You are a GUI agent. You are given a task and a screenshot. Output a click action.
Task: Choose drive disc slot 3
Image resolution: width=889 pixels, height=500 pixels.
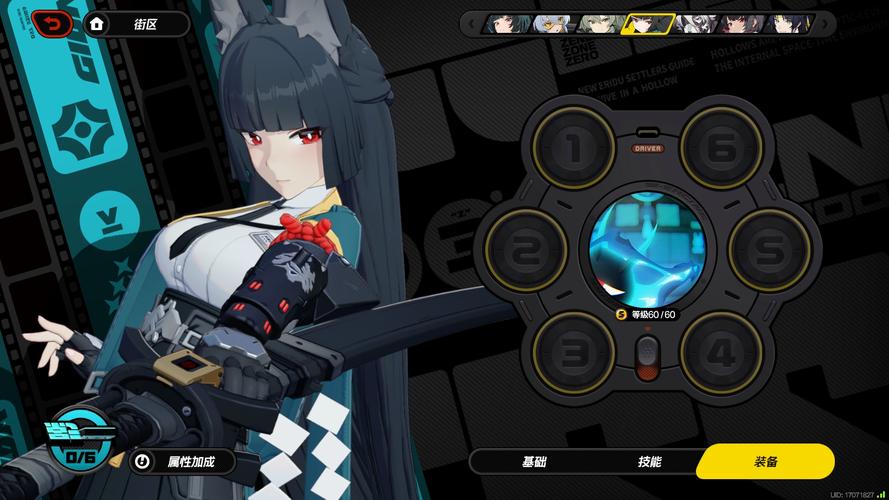point(572,350)
